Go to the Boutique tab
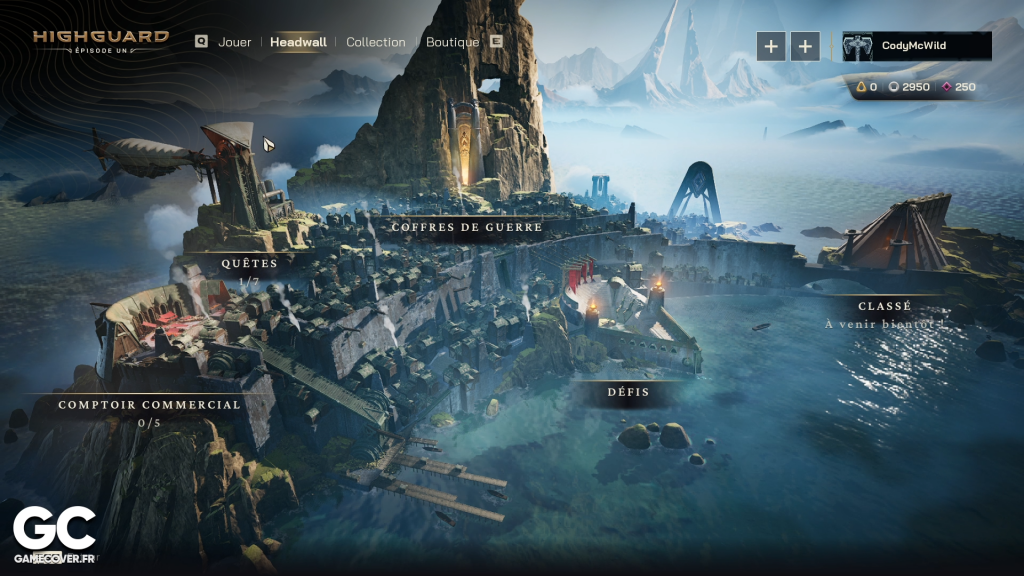This screenshot has height=576, width=1024. [x=452, y=42]
